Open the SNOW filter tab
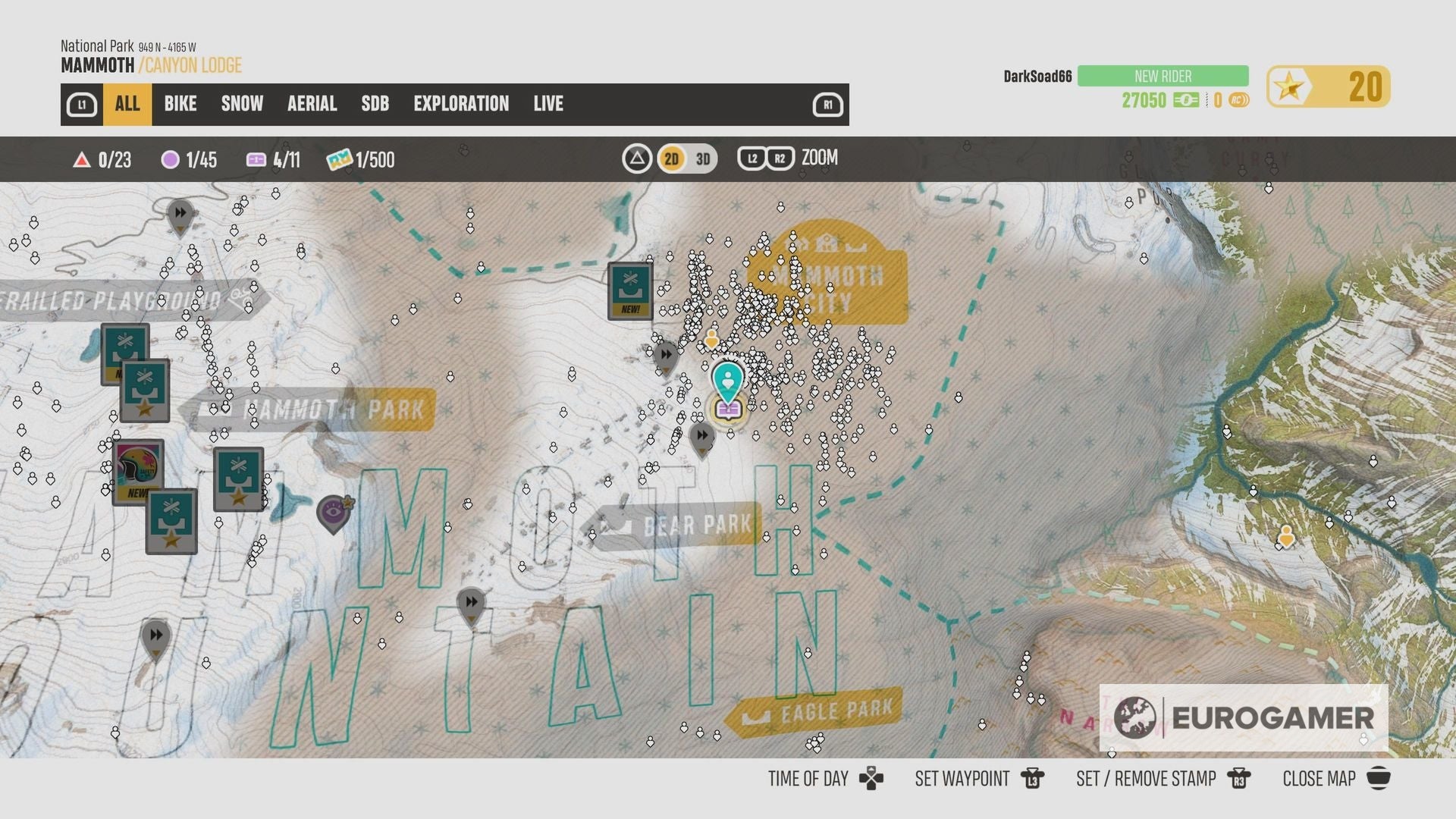This screenshot has width=1456, height=819. coord(241,104)
